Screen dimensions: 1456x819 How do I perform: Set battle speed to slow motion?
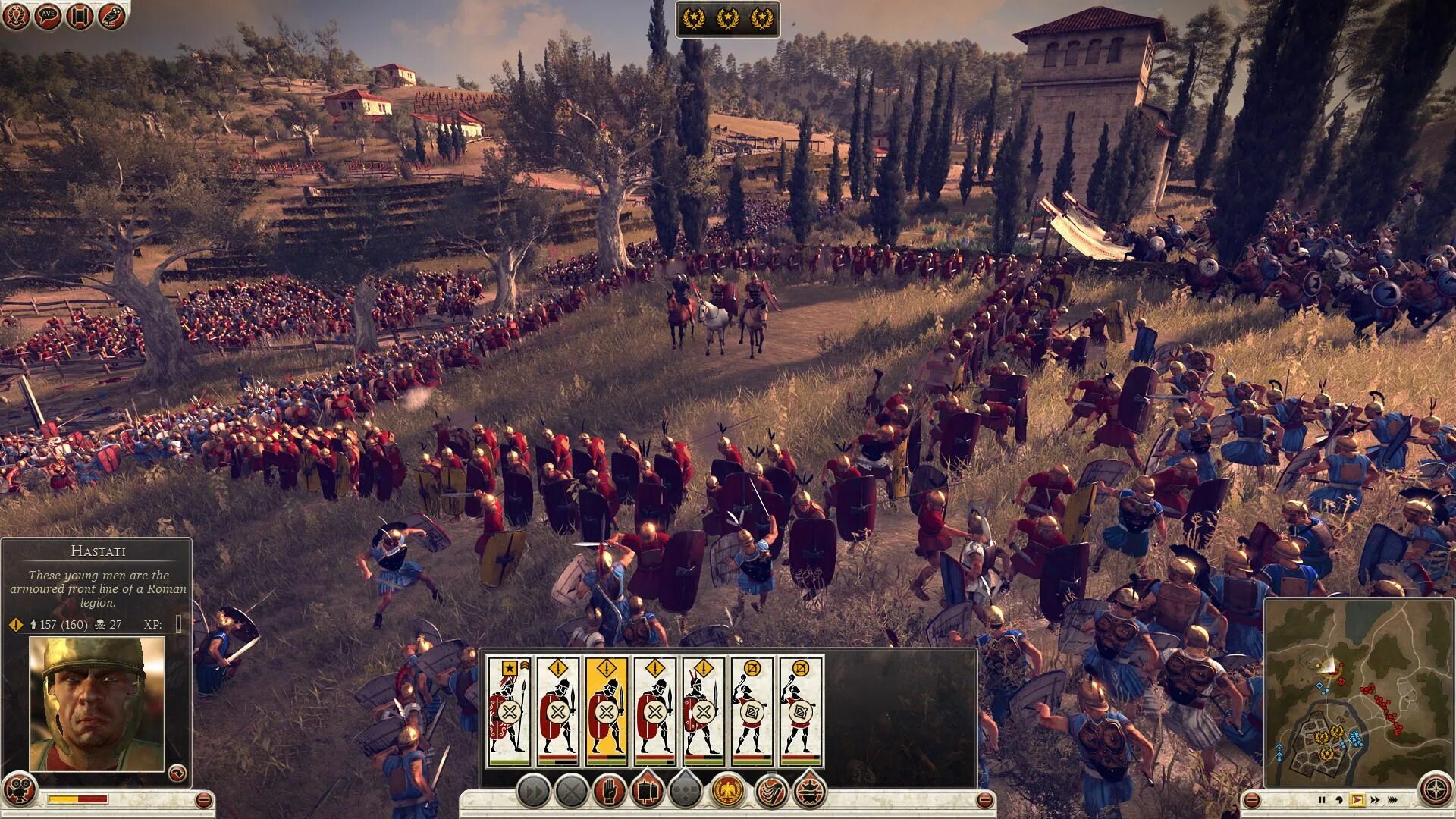point(1339,800)
